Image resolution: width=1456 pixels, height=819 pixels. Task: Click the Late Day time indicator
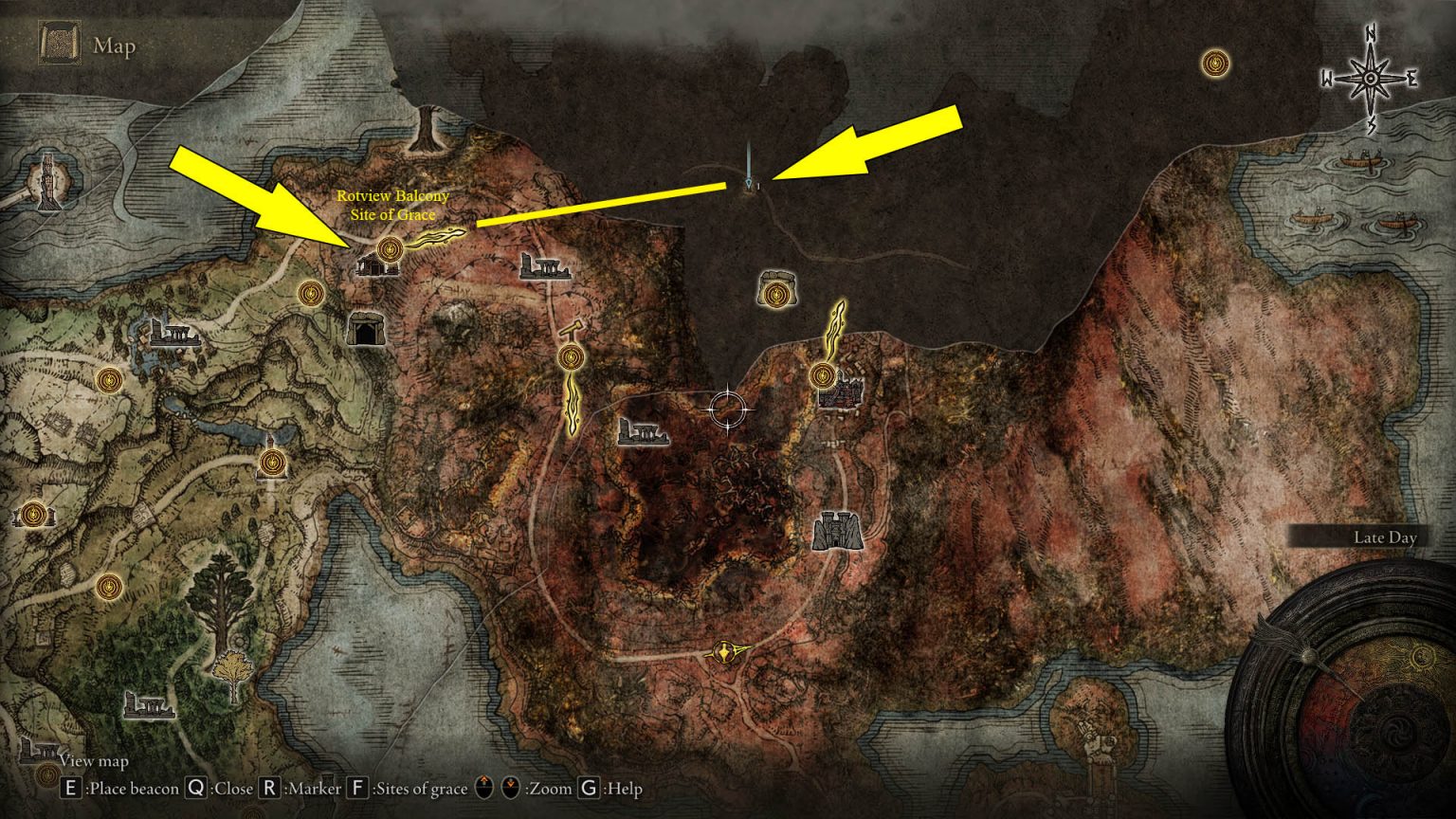(1386, 537)
